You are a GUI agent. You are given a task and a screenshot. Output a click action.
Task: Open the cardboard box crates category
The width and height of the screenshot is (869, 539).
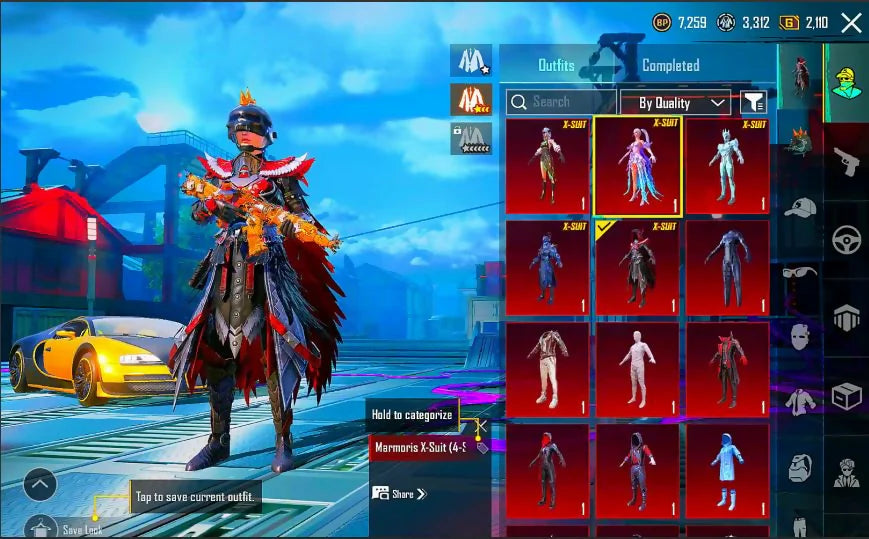[846, 396]
